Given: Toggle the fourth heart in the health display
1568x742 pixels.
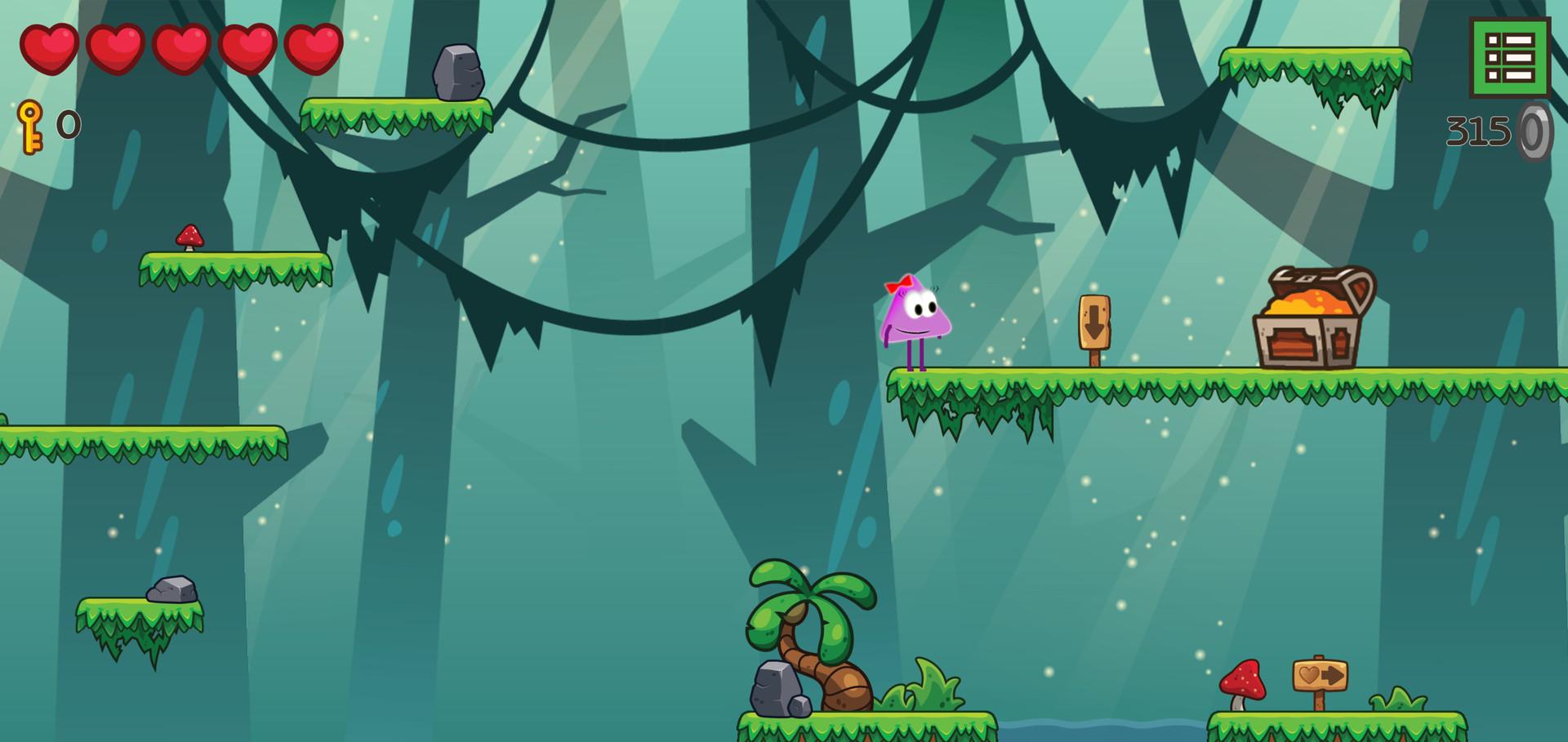Looking at the screenshot, I should [247, 47].
